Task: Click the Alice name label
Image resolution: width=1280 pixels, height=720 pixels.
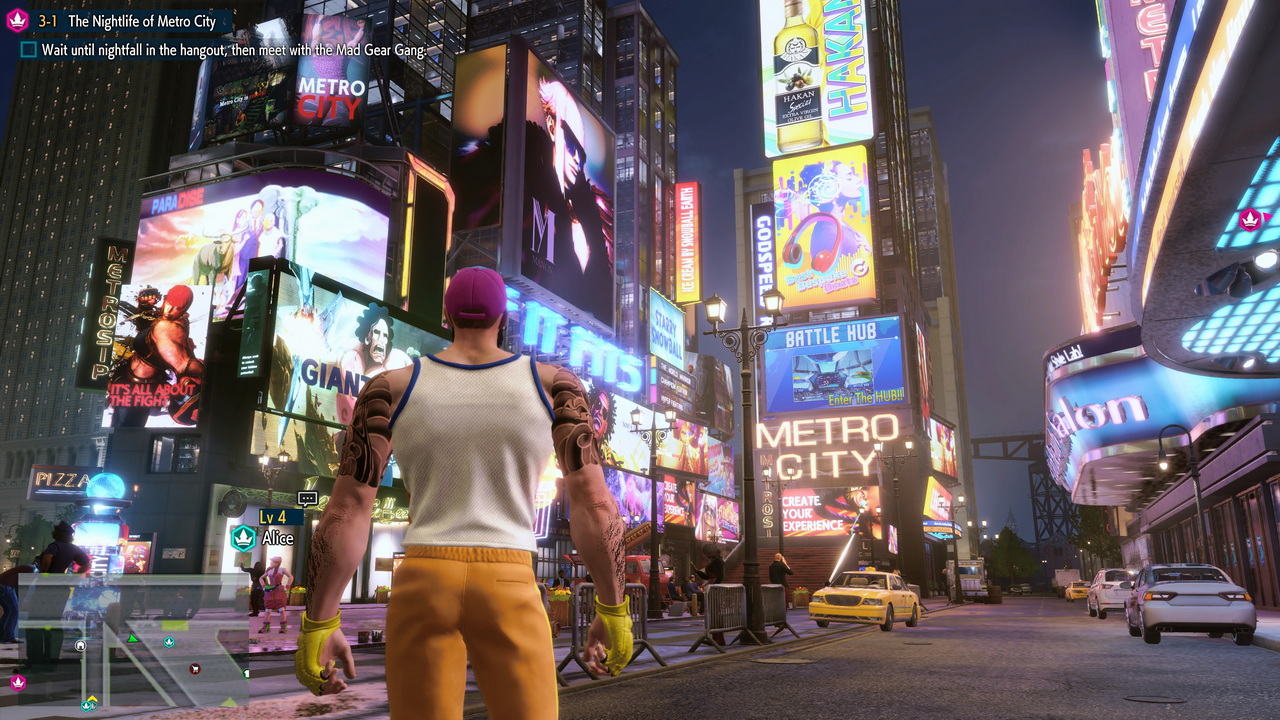Action: (278, 538)
